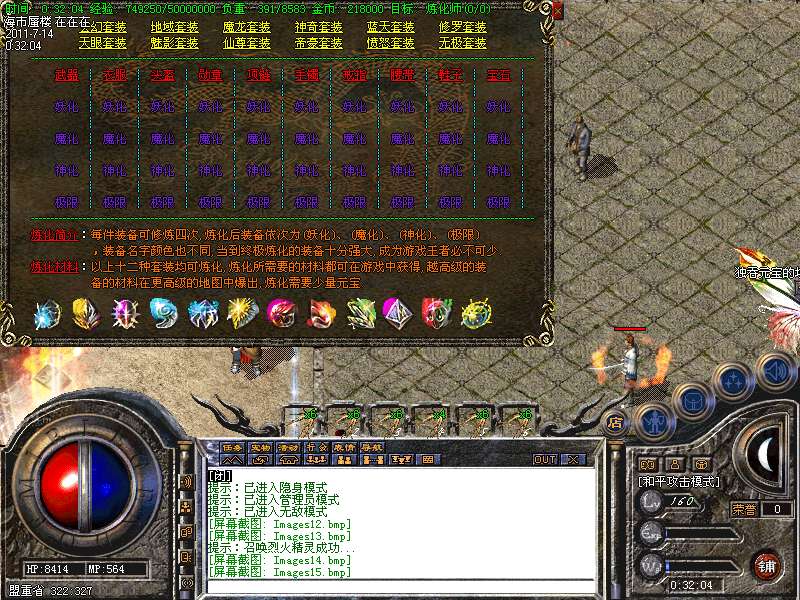800x600 pixels.
Task: Open the 宠物 pet tab
Action: [261, 447]
